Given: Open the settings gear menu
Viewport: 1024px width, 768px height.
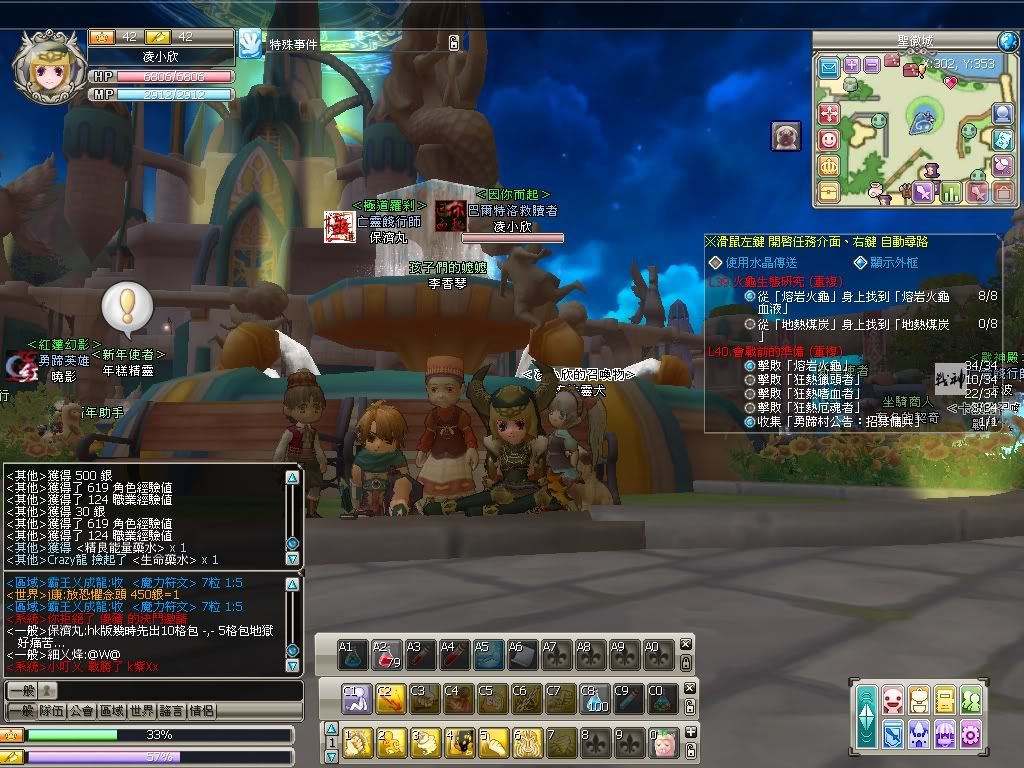Looking at the screenshot, I should [x=971, y=734].
